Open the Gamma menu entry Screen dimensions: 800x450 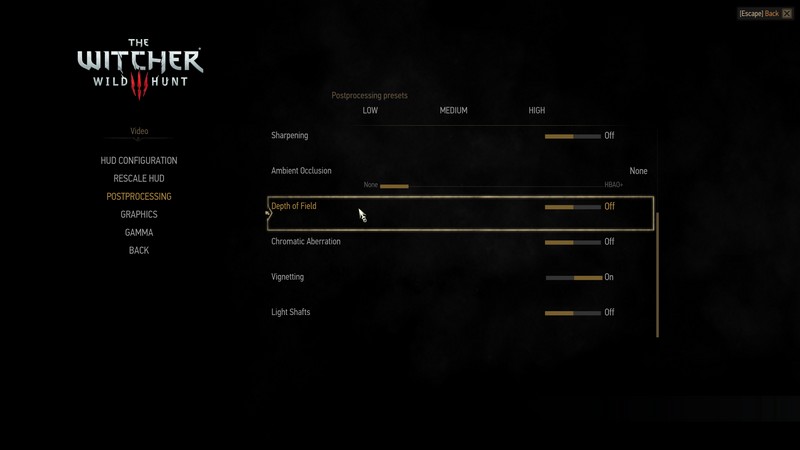[x=139, y=233]
